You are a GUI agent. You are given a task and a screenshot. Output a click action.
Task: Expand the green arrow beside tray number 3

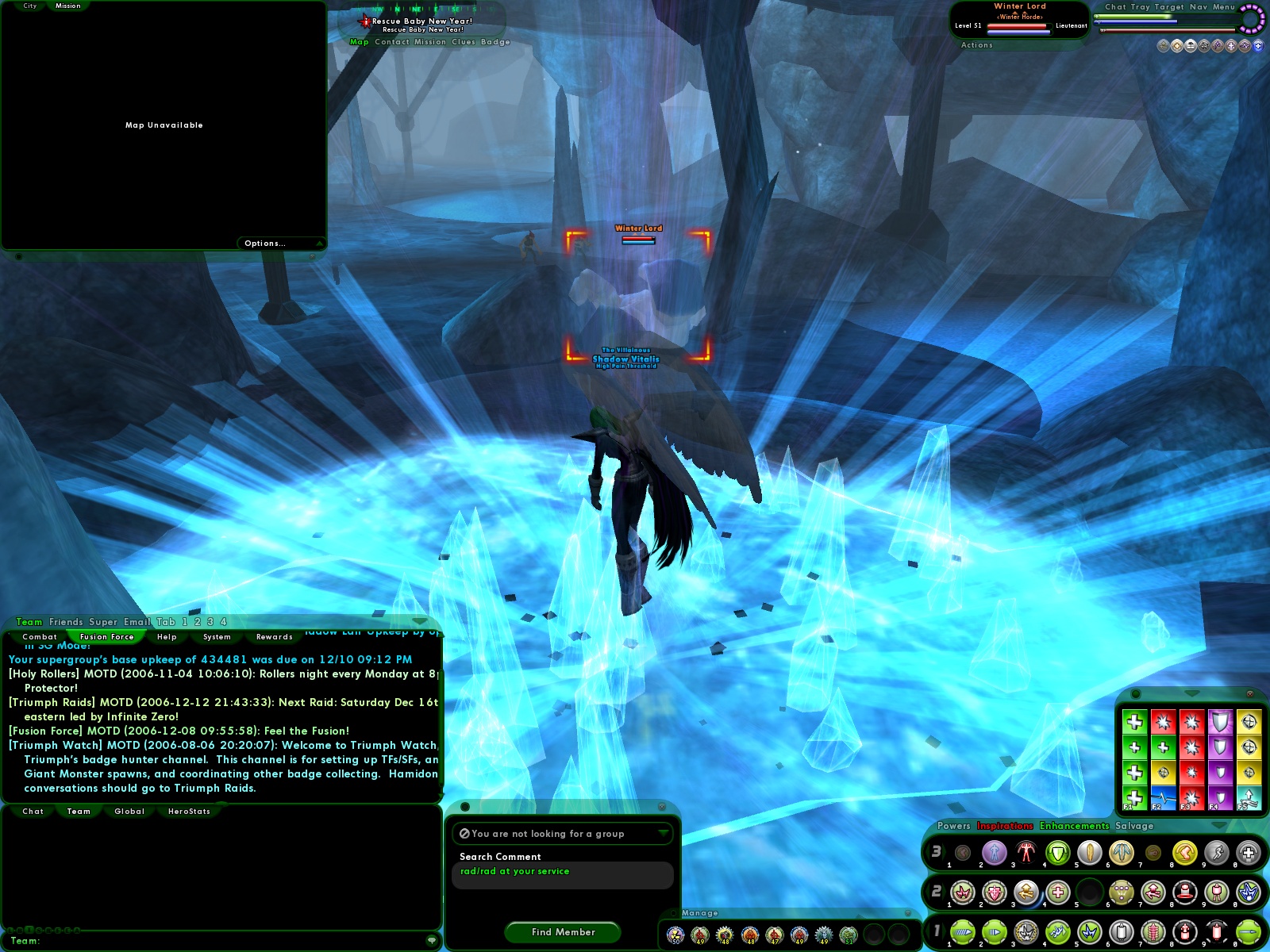tap(943, 850)
